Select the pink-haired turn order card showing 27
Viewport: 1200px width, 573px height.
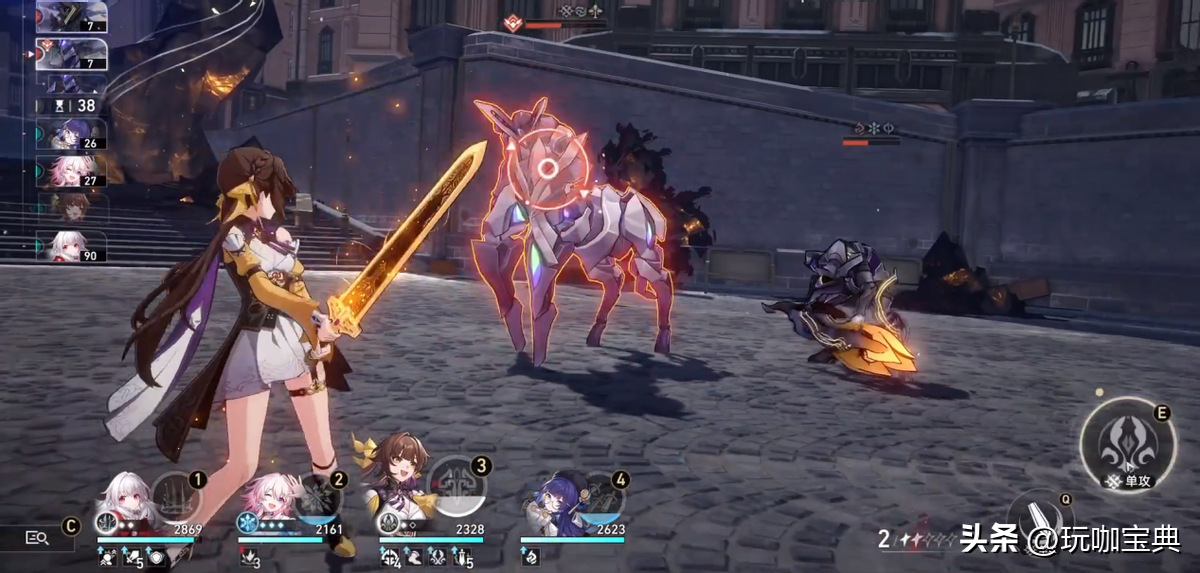71,171
